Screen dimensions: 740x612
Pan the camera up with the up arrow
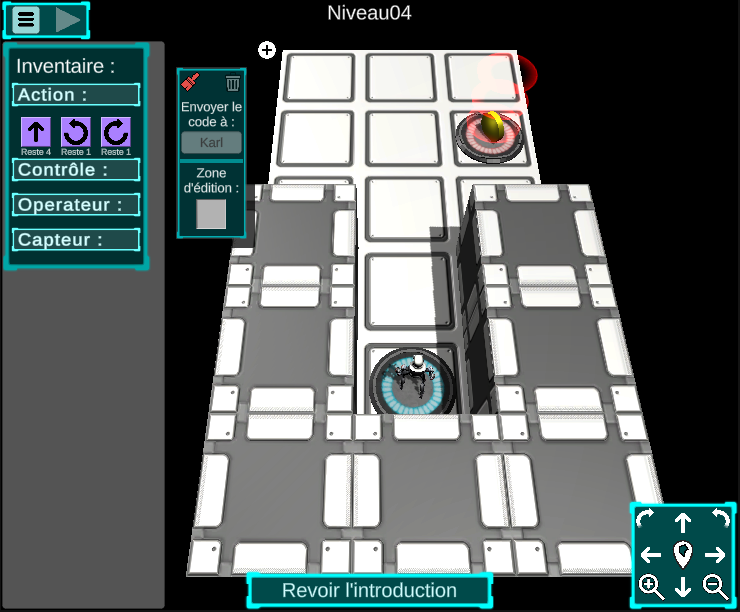(683, 521)
